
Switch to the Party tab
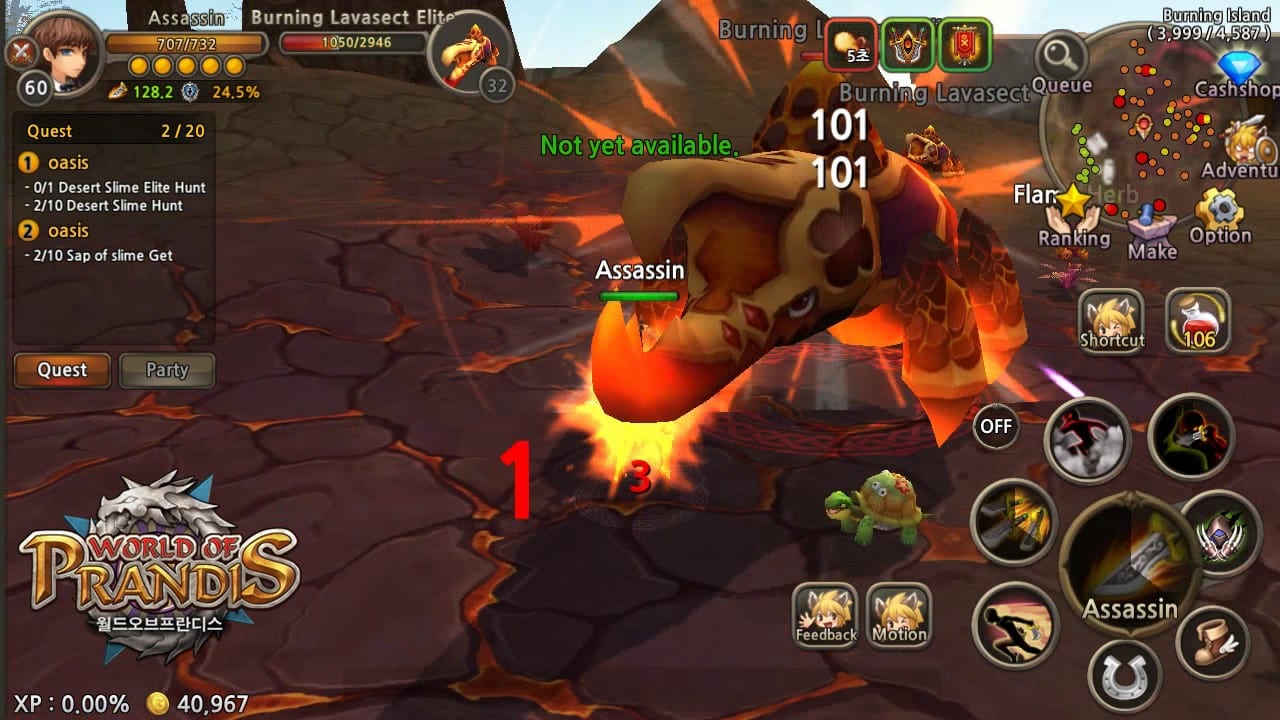(166, 370)
